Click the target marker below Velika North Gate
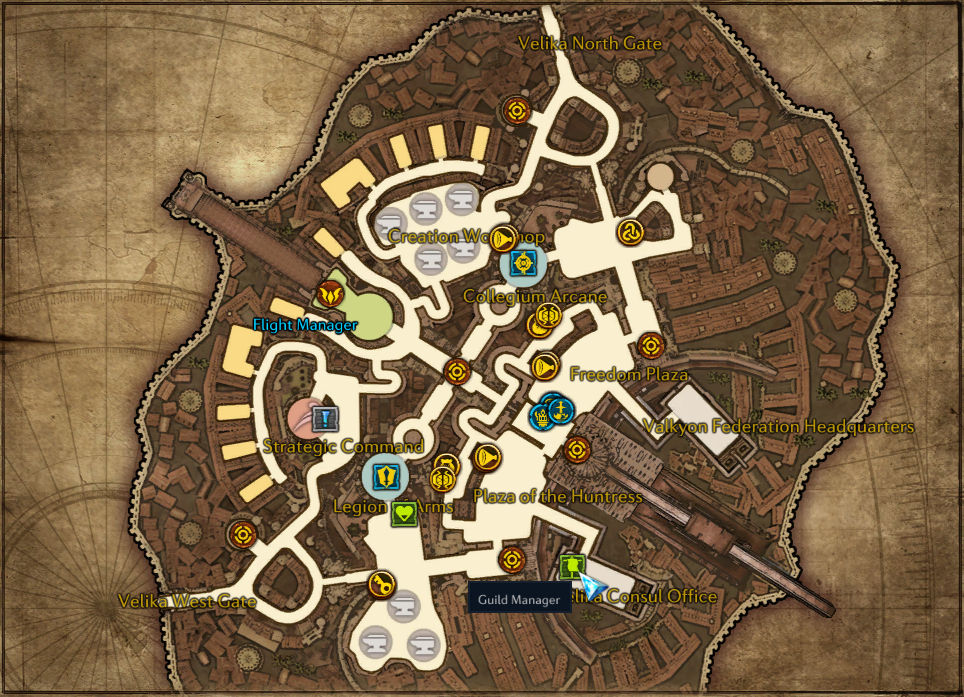The height and width of the screenshot is (697, 964). point(516,109)
